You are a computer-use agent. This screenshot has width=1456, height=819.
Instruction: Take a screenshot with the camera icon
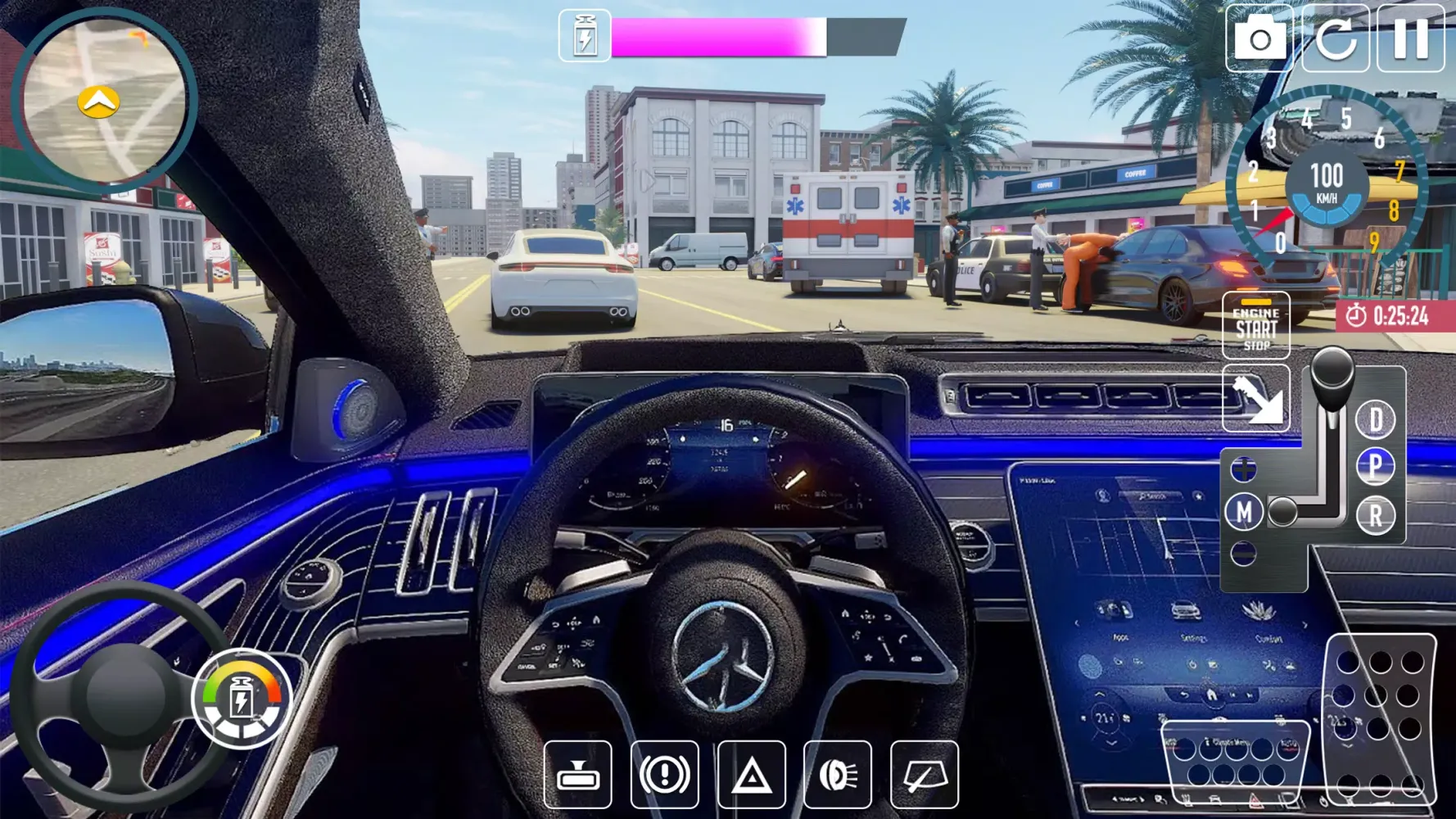pos(1260,39)
